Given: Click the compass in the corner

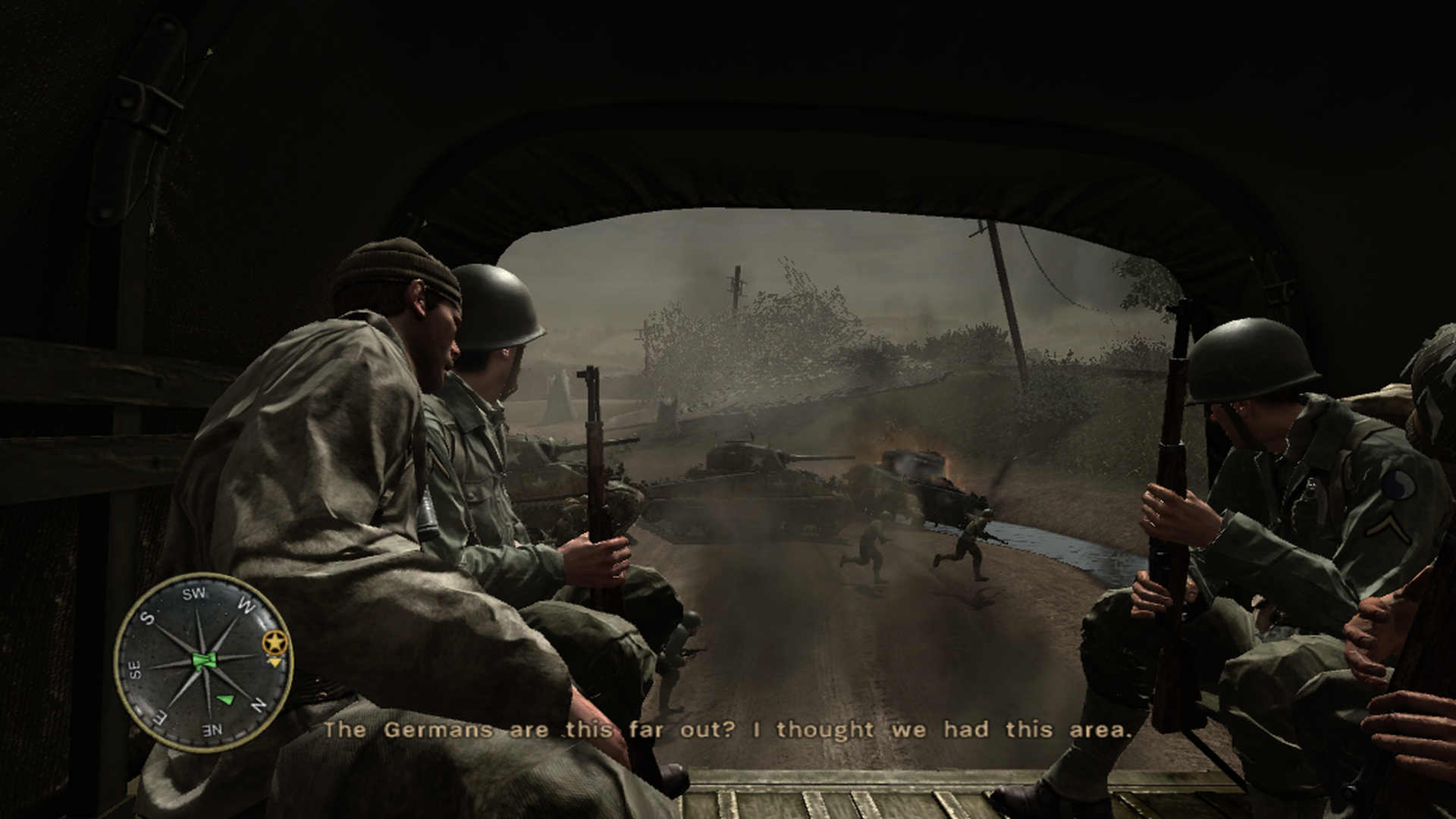Looking at the screenshot, I should click(x=202, y=662).
